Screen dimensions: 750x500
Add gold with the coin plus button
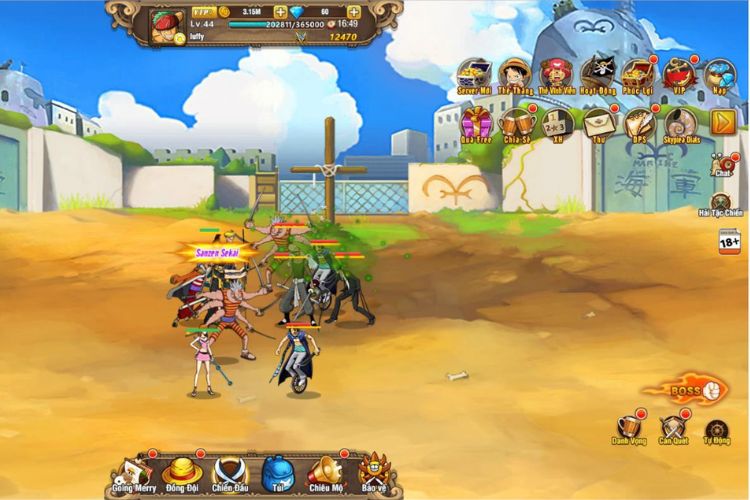click(280, 12)
